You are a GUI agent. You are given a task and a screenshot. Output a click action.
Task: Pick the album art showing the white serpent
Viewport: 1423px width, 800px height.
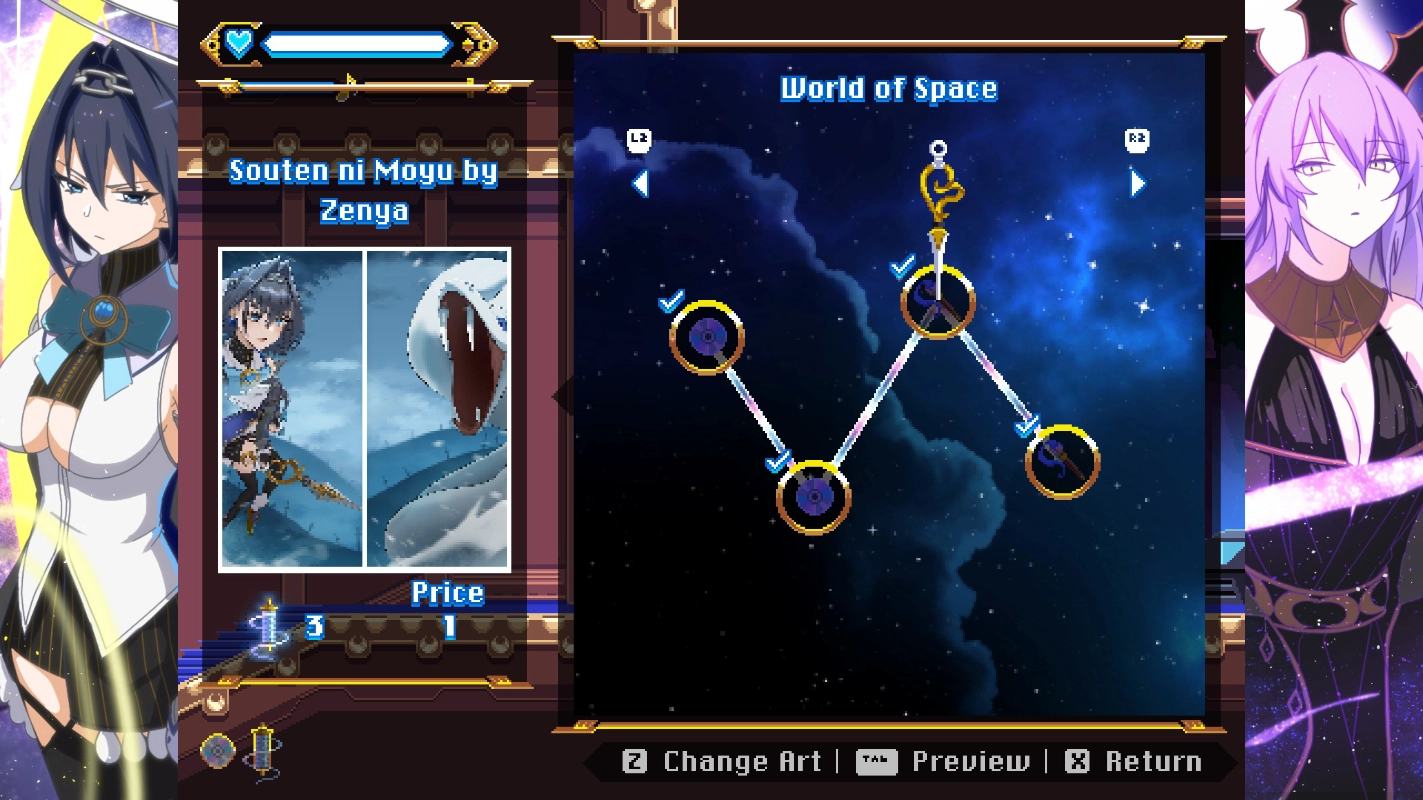(438, 409)
